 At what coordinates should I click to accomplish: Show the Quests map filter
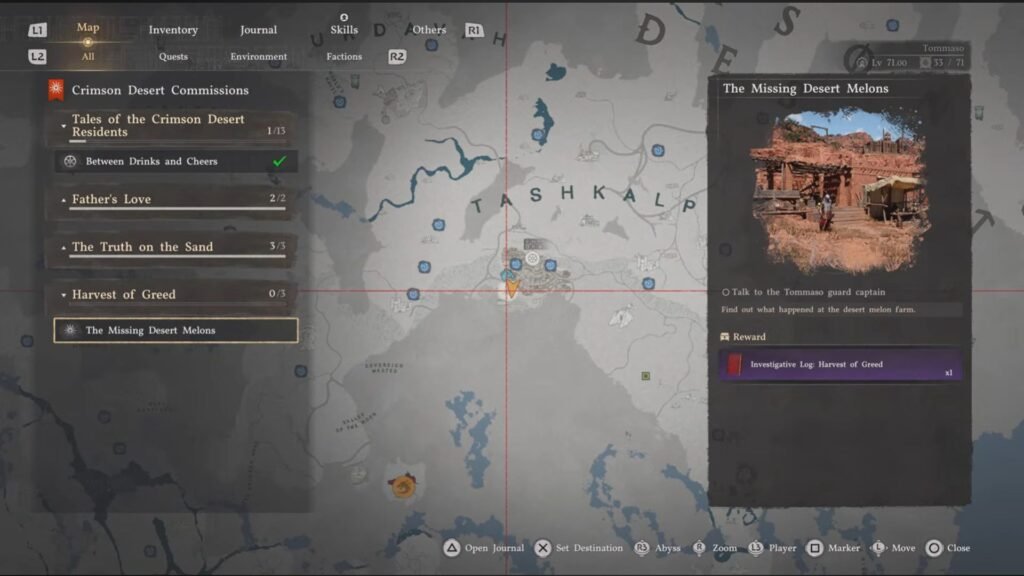[x=173, y=57]
